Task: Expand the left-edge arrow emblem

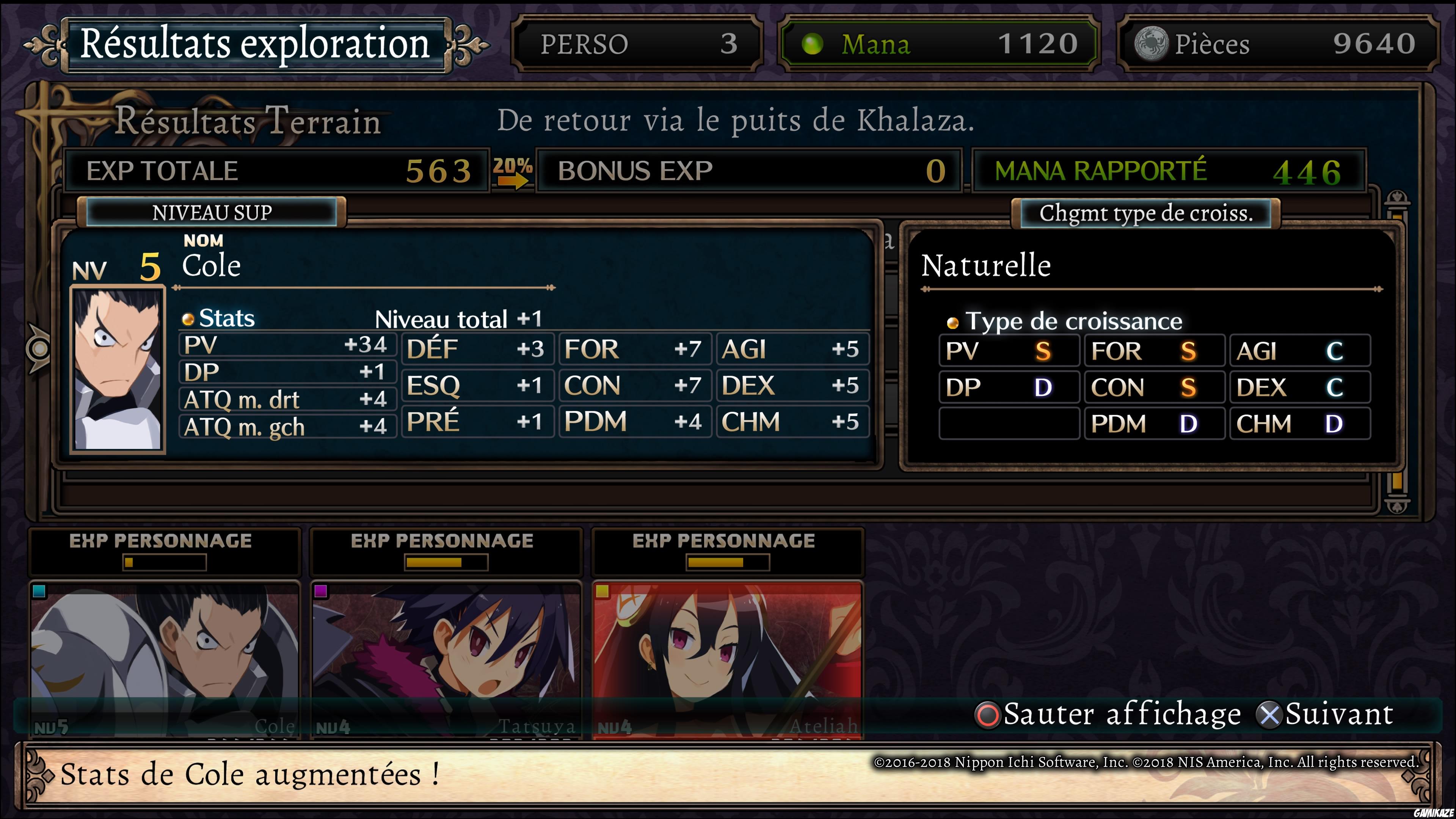Action: [38, 348]
